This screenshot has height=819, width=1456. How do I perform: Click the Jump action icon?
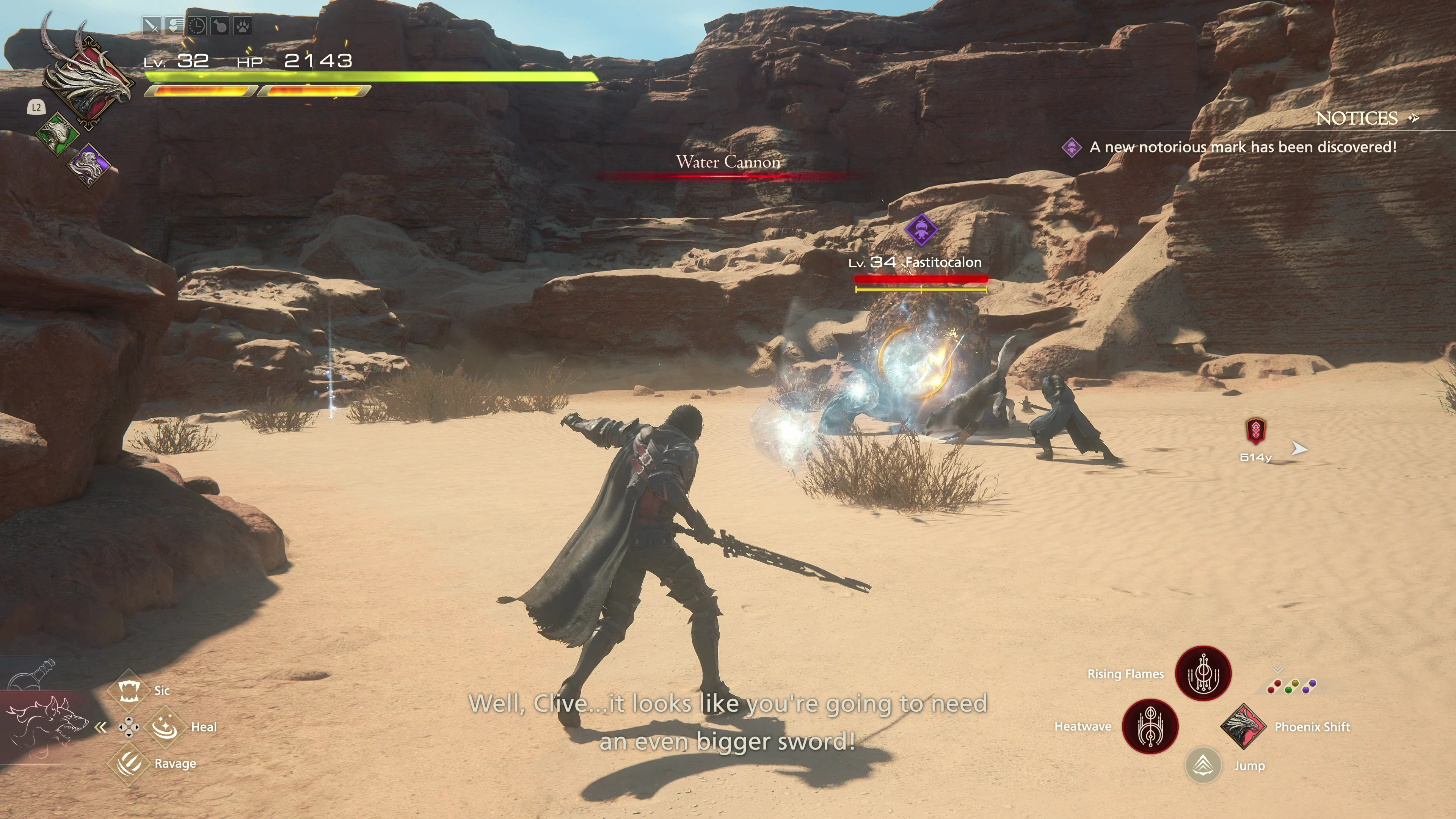[x=1203, y=766]
